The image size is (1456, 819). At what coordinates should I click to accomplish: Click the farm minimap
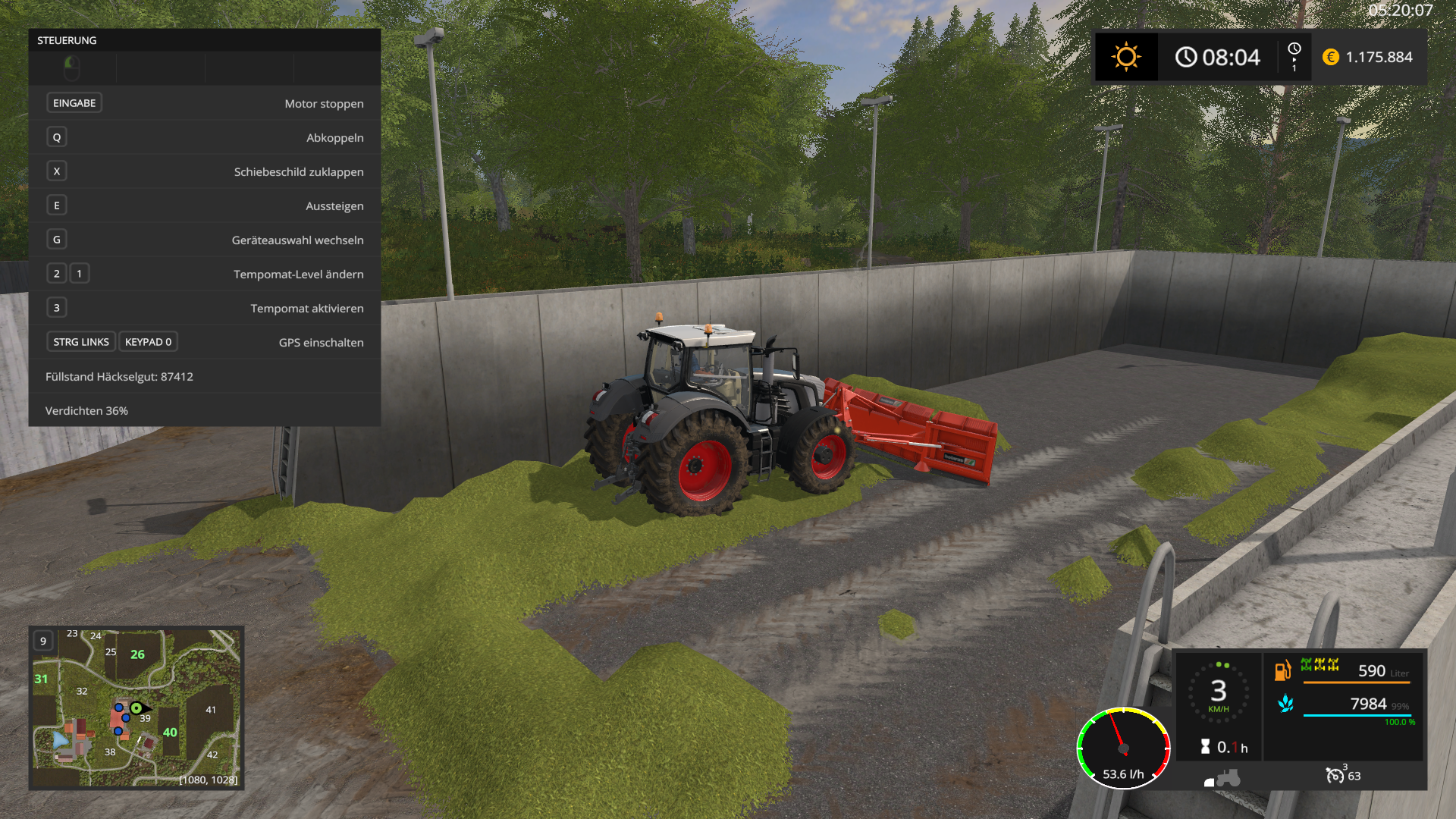click(x=136, y=708)
